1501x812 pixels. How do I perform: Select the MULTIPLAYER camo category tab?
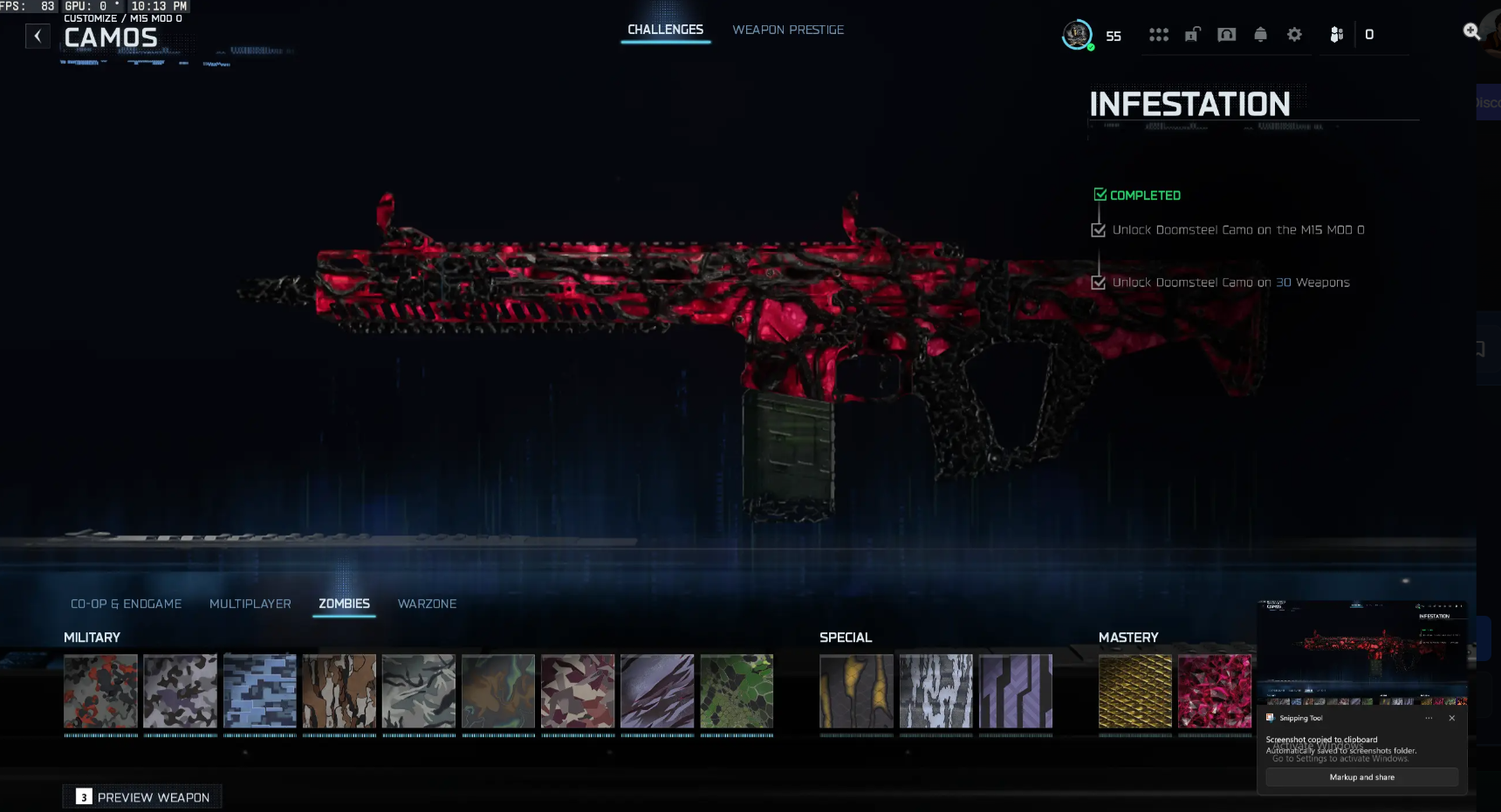[x=250, y=604]
